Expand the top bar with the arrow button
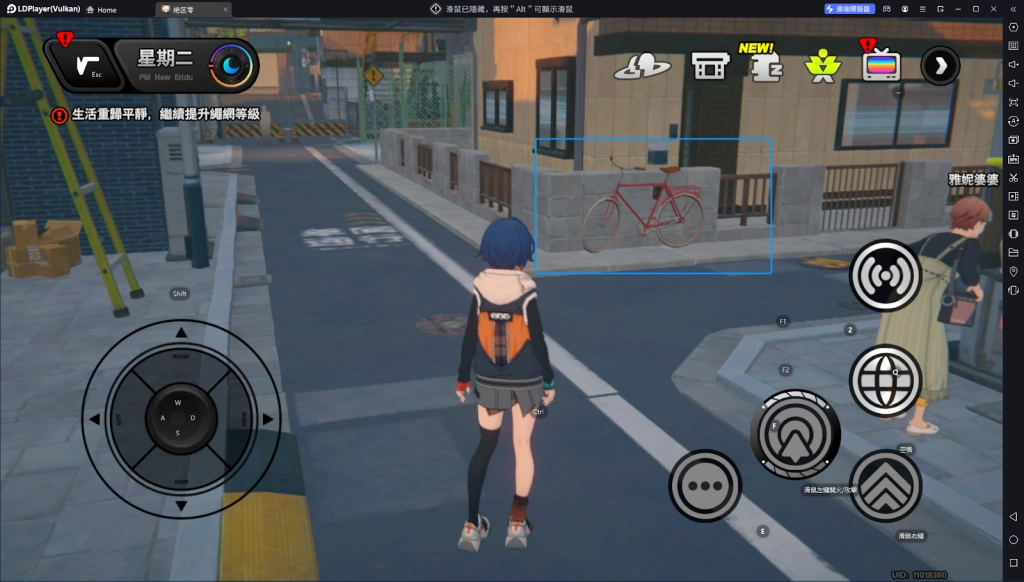 tap(940, 66)
